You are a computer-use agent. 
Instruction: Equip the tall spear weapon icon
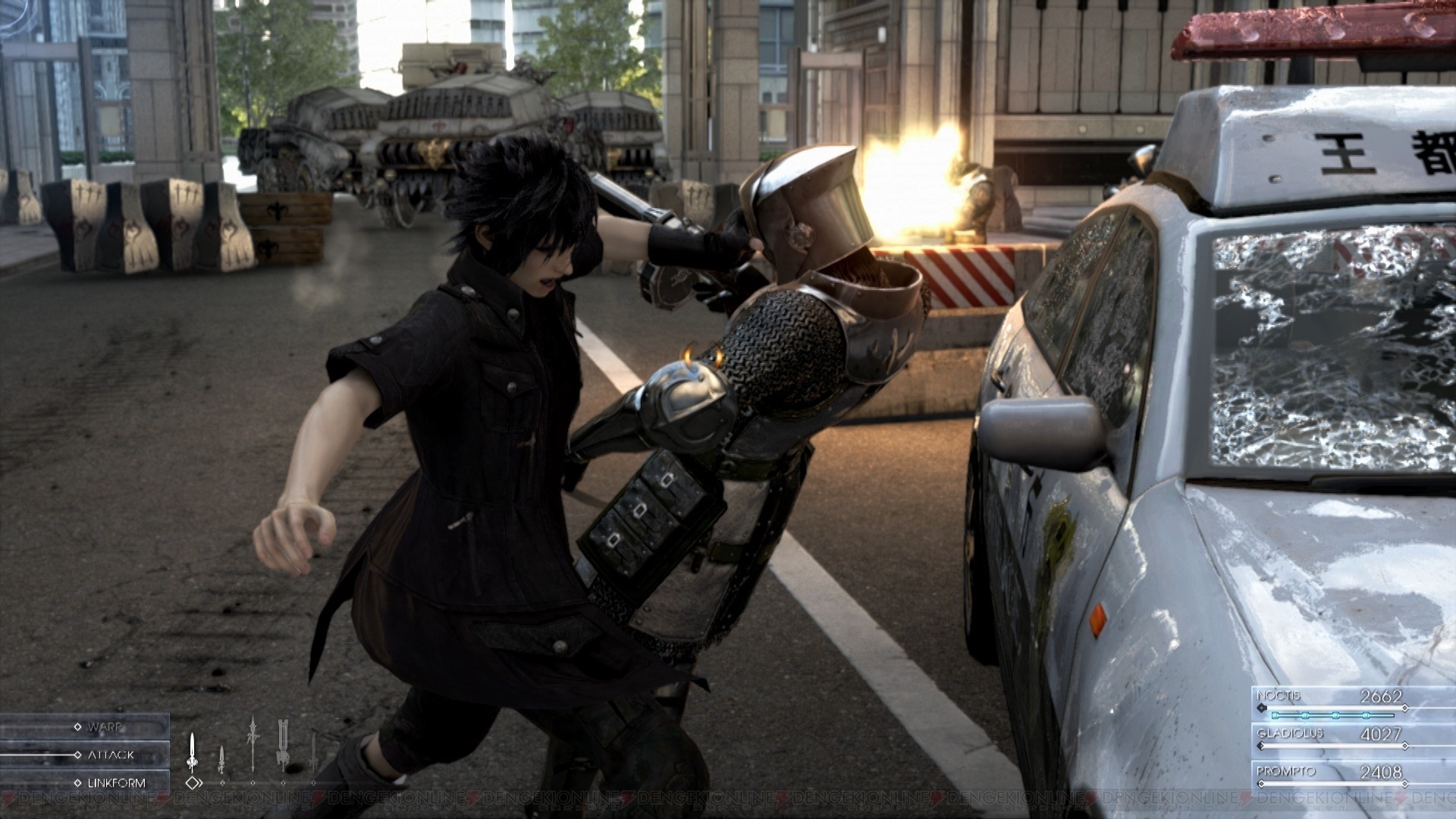253,744
